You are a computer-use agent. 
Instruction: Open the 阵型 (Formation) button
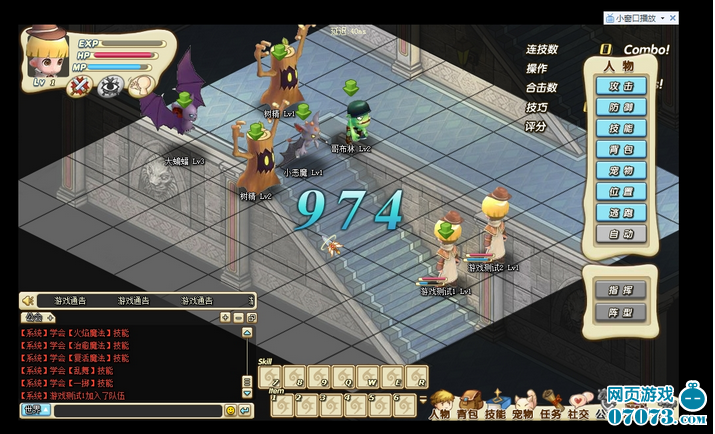coord(620,312)
